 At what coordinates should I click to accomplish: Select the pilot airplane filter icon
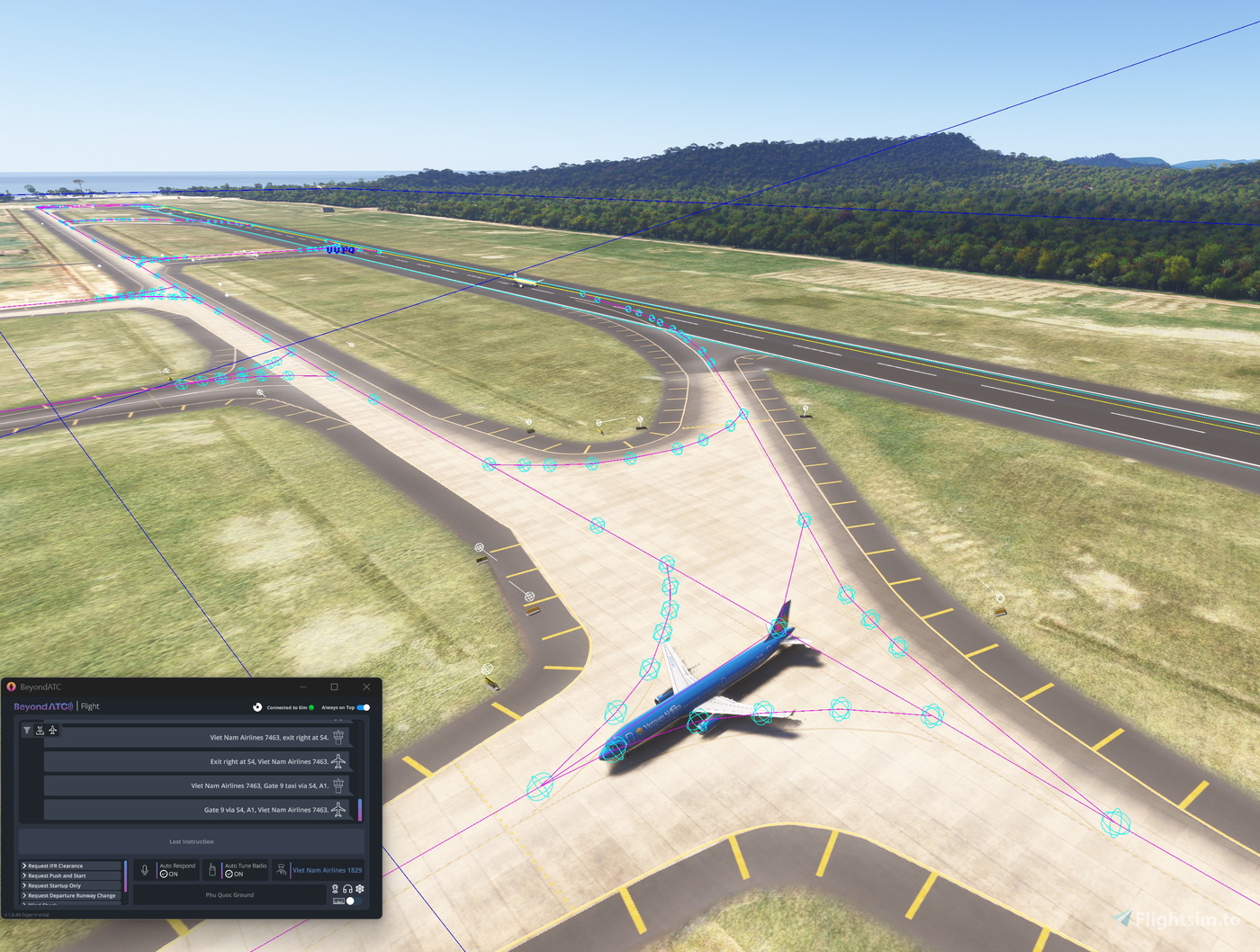(53, 731)
